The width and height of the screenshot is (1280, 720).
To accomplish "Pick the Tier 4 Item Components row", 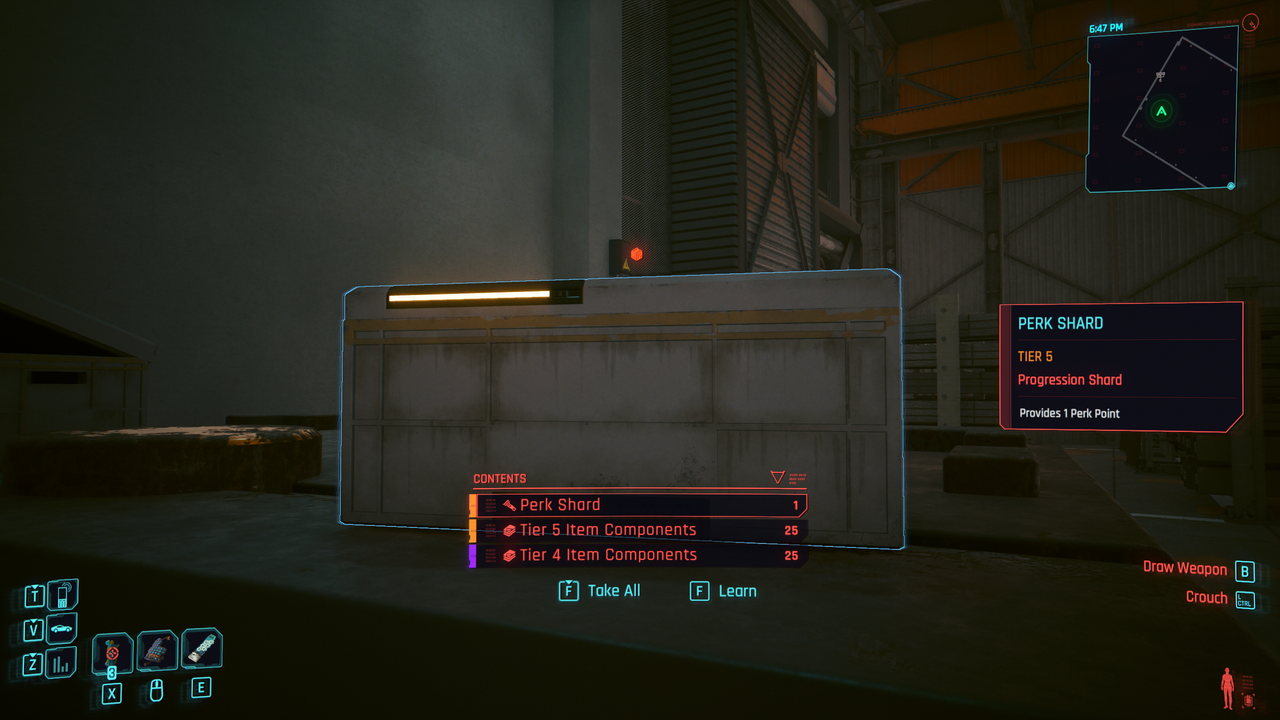I will pos(640,555).
